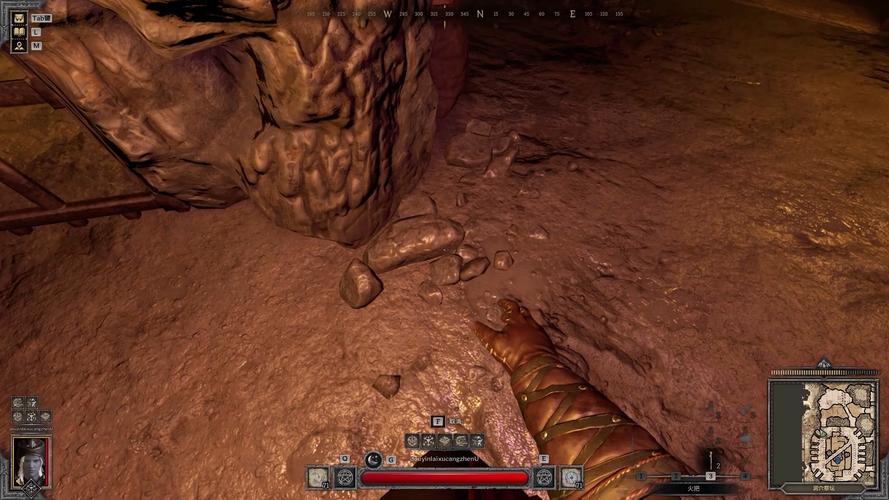Activate the right pentagram ability slot
889x500 pixels.
(544, 477)
